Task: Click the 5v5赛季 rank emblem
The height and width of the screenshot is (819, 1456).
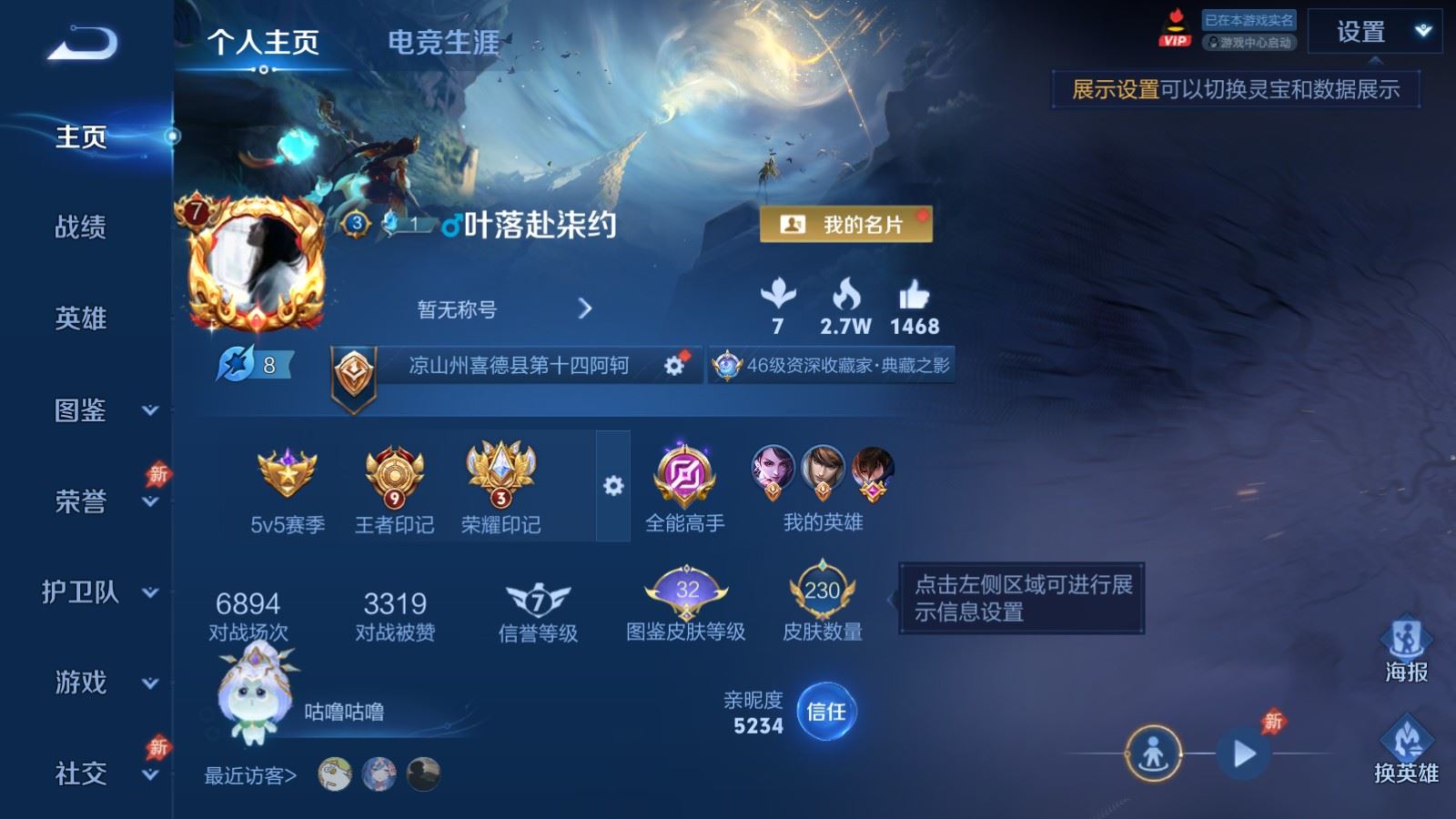Action: [x=288, y=474]
